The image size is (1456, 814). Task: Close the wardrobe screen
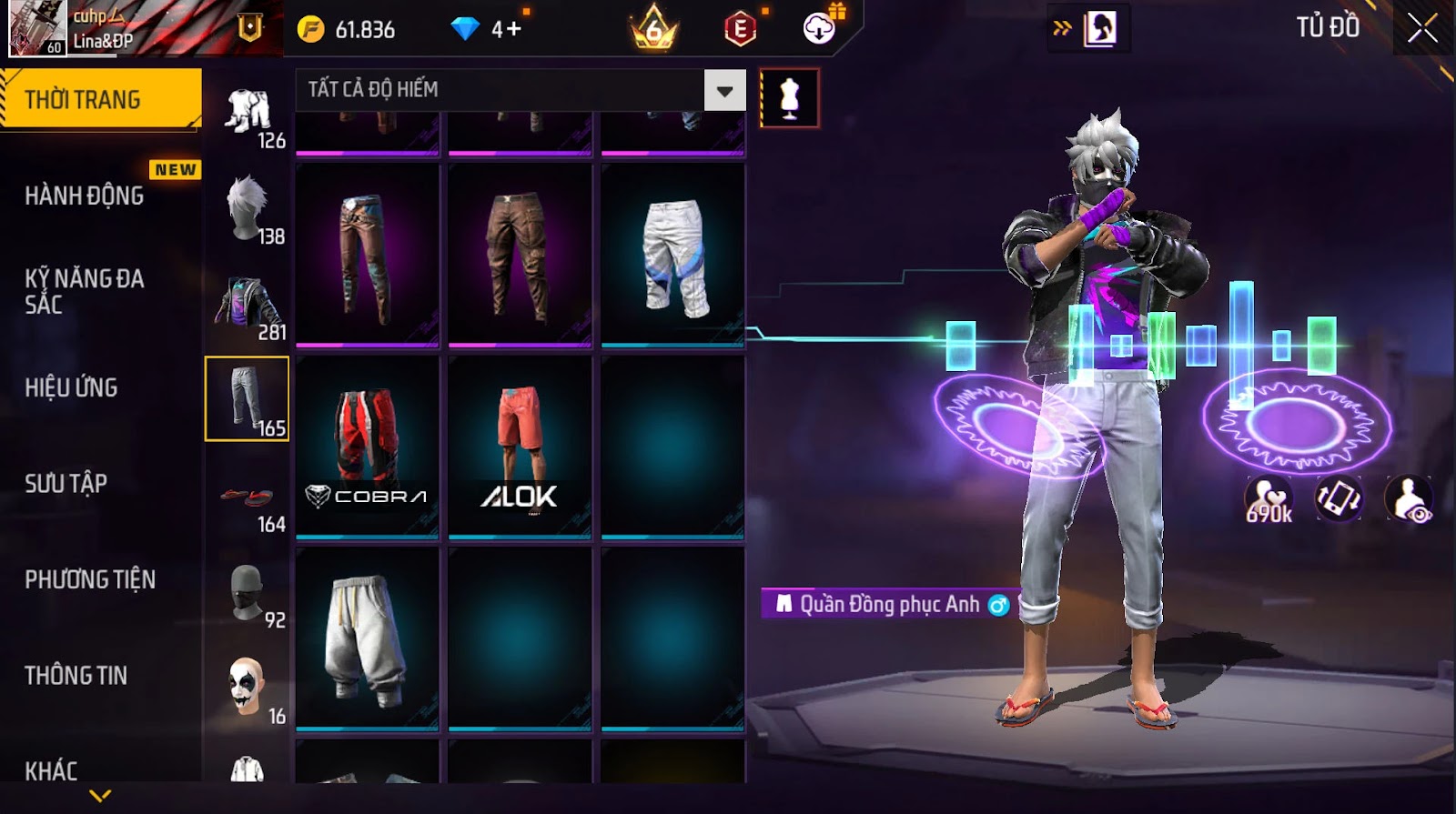click(1422, 28)
